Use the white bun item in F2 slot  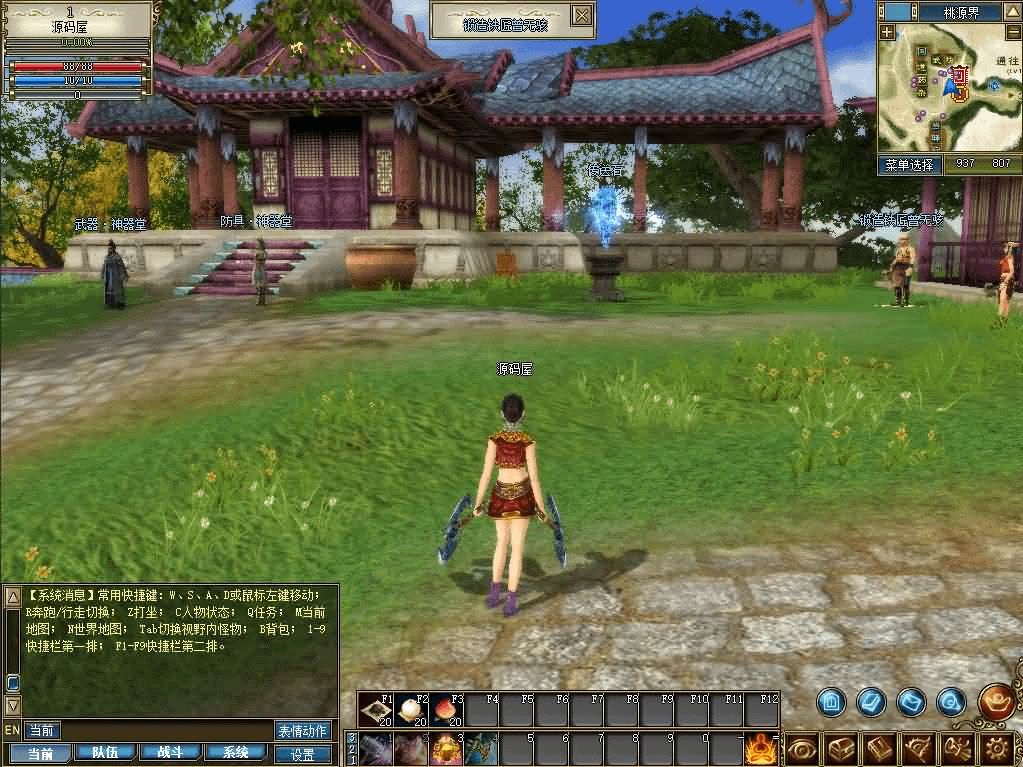tap(412, 710)
